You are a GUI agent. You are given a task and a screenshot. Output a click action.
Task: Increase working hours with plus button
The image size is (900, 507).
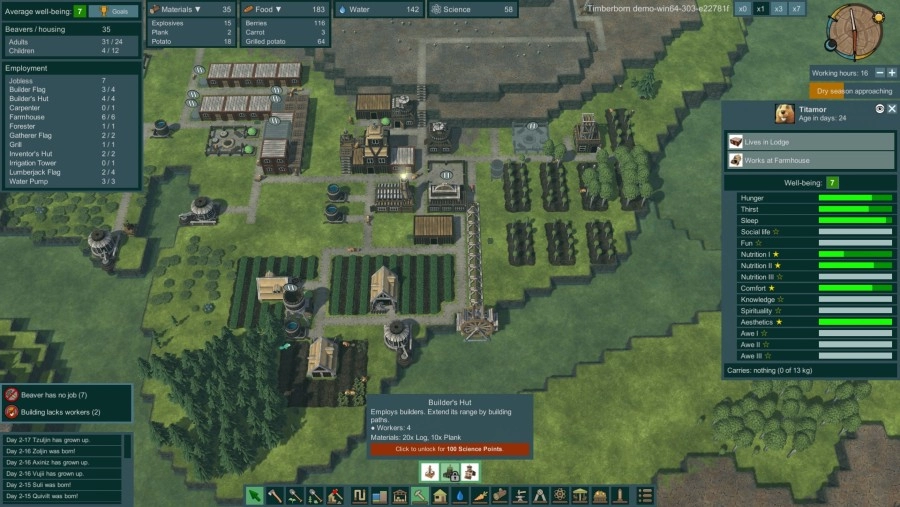point(890,73)
